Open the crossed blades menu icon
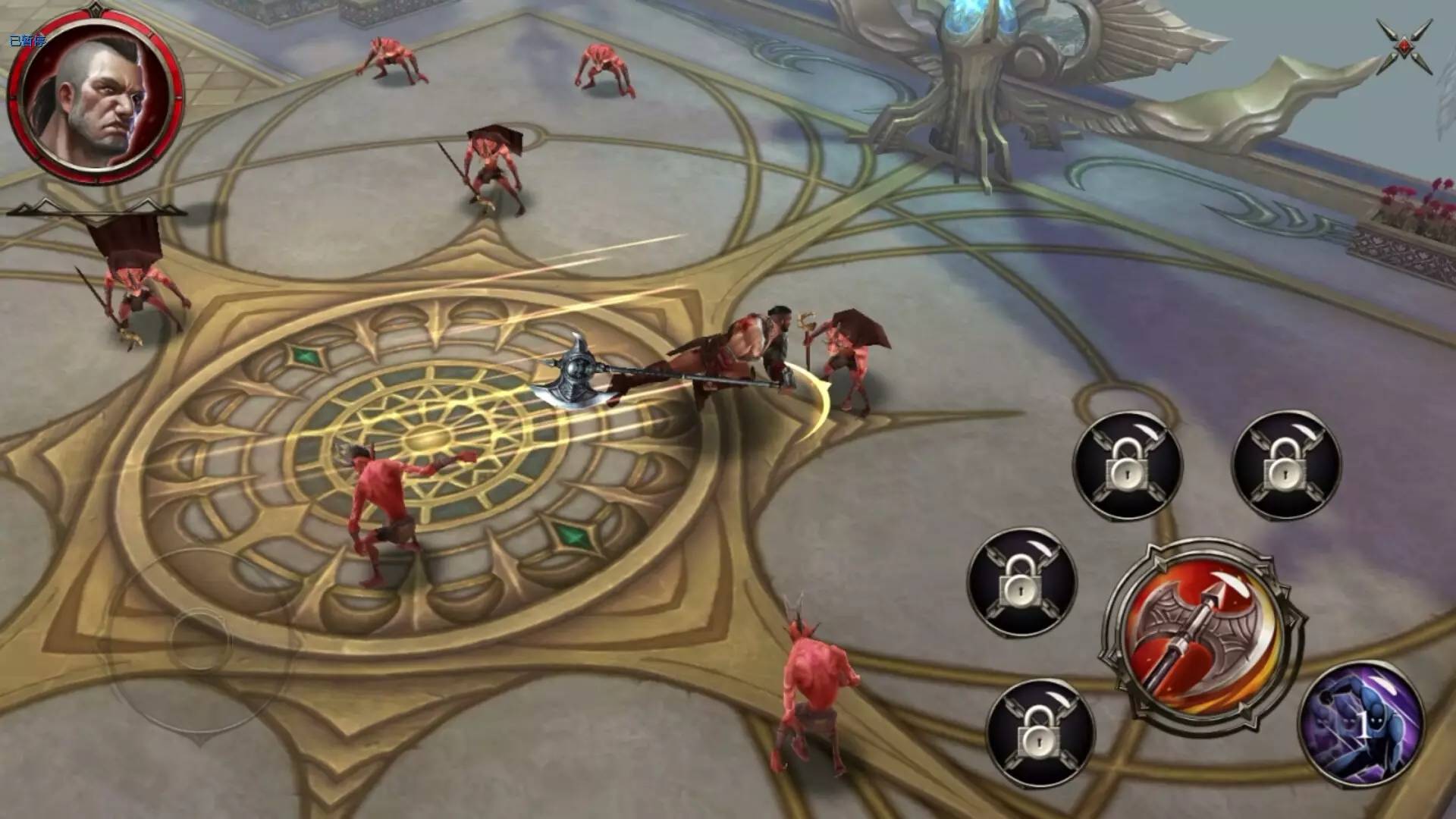 1405,47
